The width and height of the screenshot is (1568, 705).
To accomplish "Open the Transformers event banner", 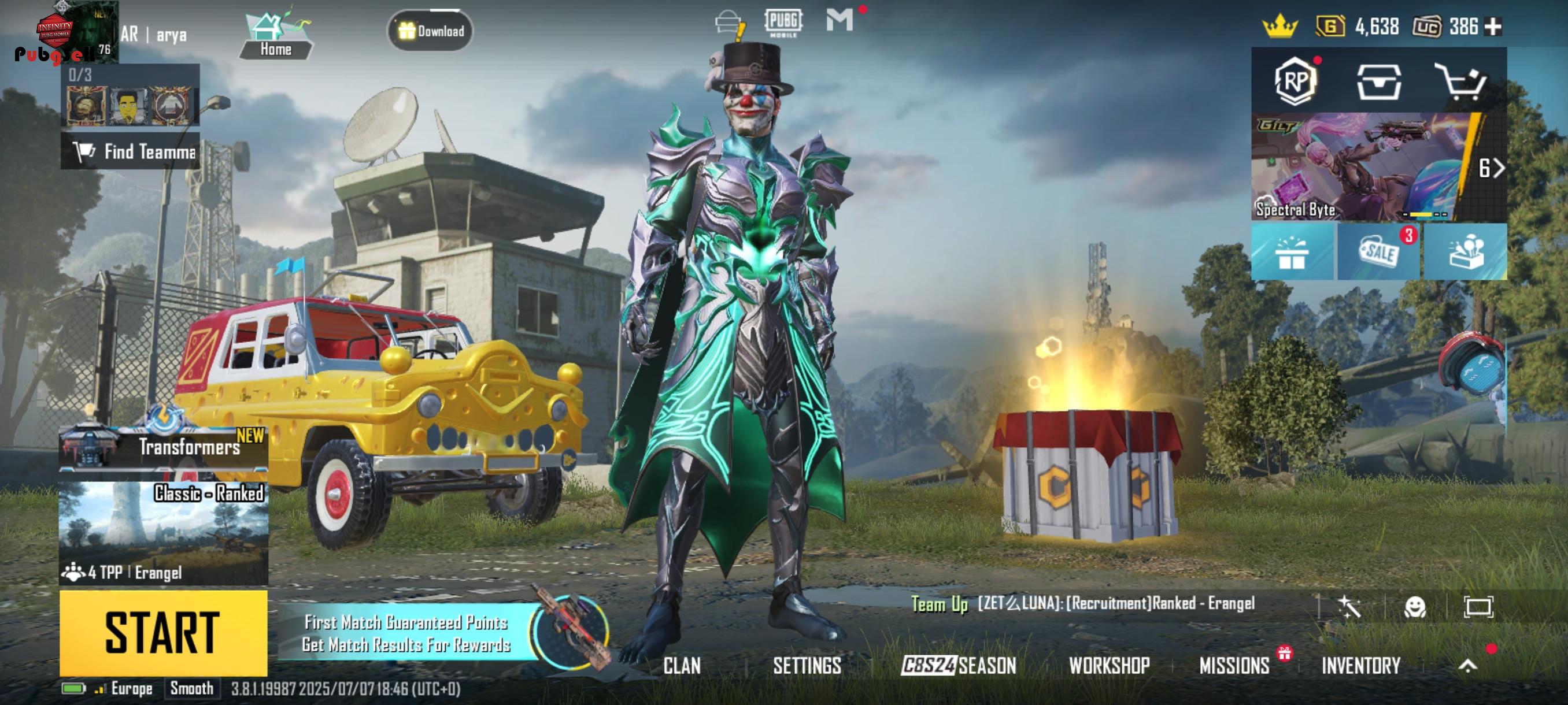I will point(164,447).
